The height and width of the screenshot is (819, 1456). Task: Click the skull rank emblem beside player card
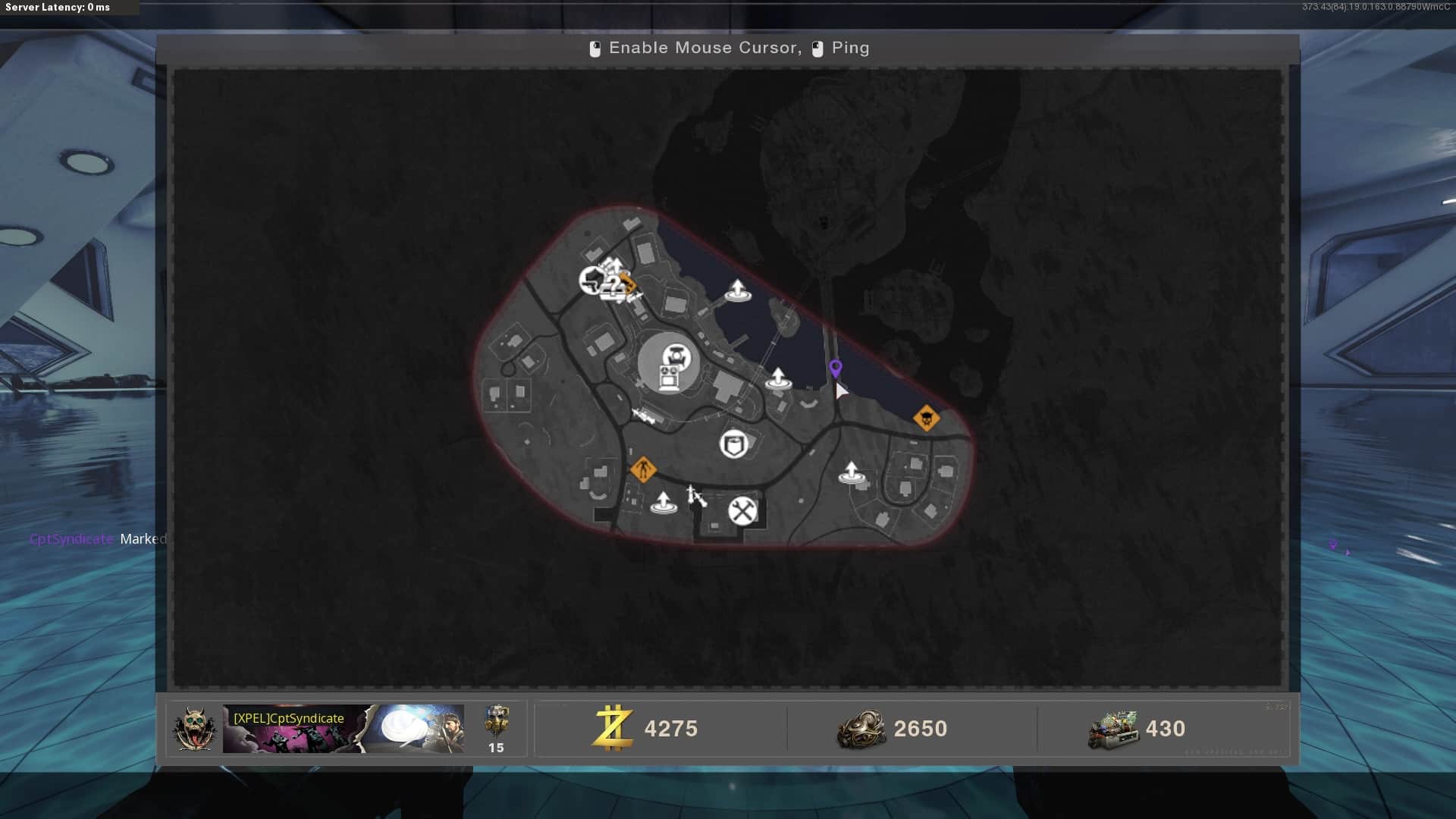pos(194,729)
